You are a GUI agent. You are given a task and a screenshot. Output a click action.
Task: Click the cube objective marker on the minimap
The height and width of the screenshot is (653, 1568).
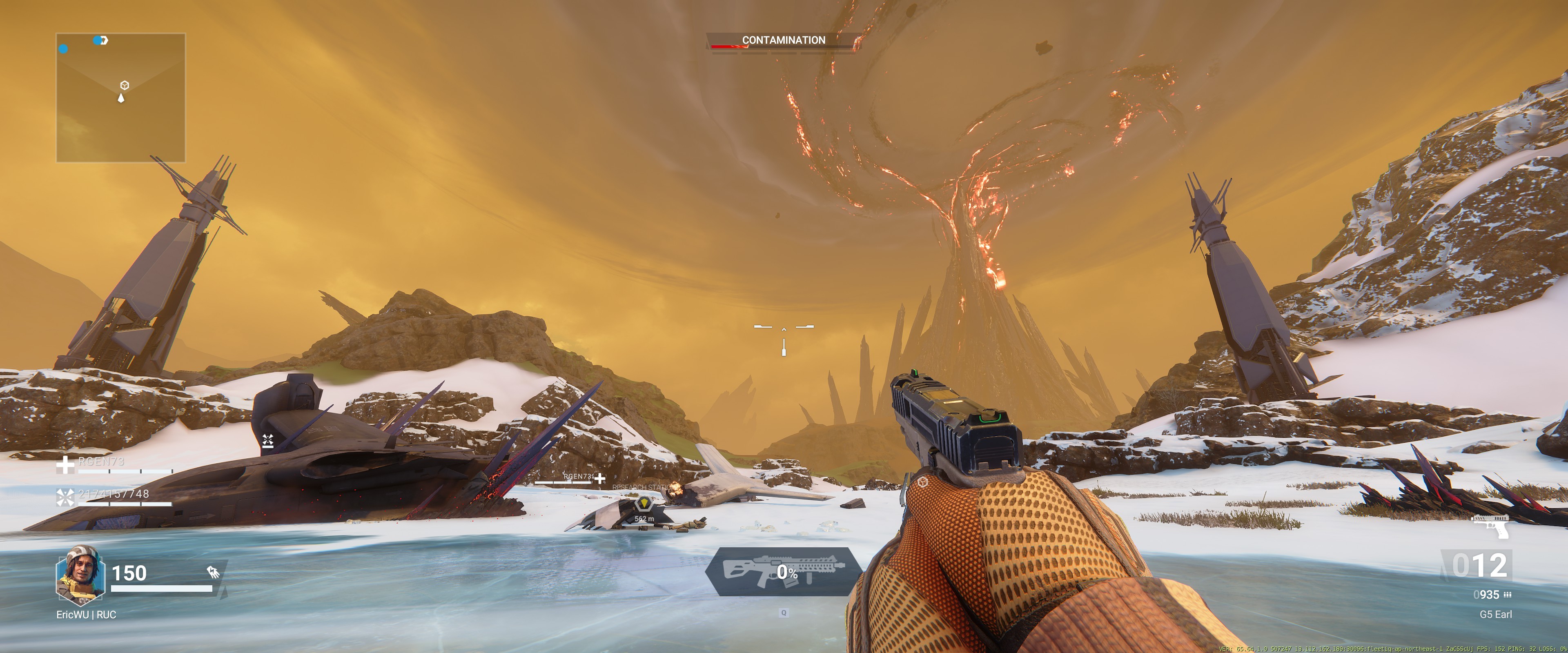click(124, 85)
